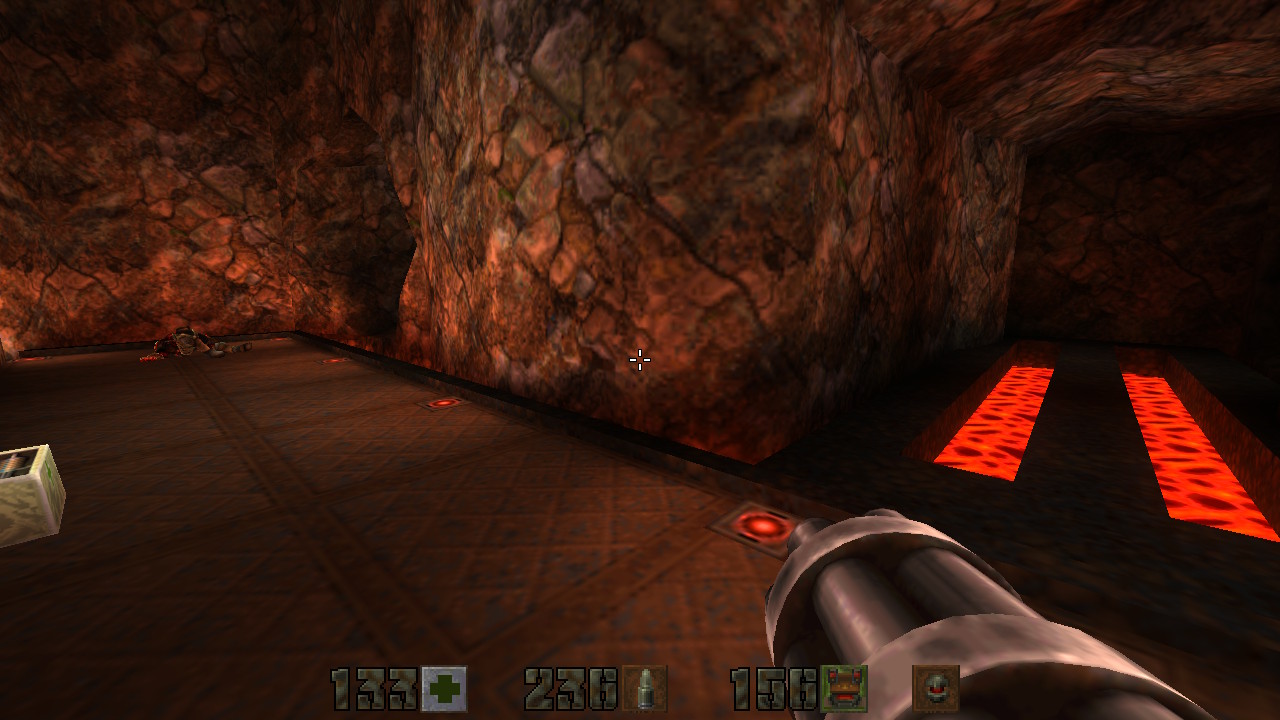Viewport: 1280px width, 720px height.
Task: Click the body armor icon
Action: coord(843,689)
